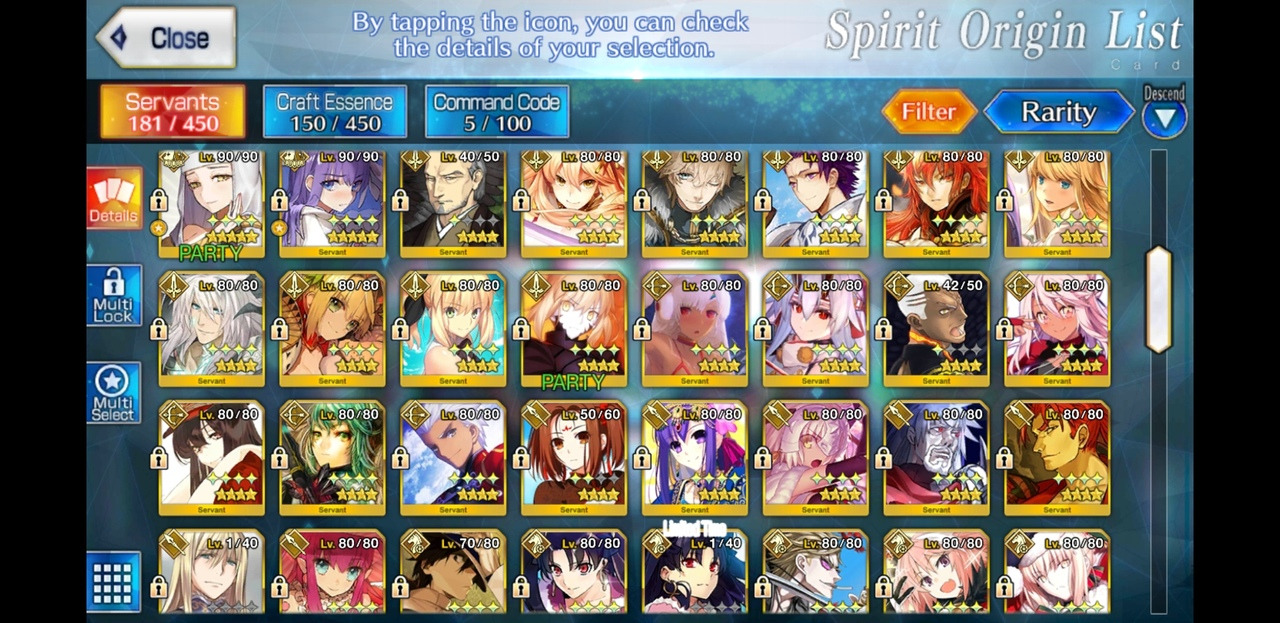Select the Lv. 70/80 servant card

pyautogui.click(x=453, y=575)
